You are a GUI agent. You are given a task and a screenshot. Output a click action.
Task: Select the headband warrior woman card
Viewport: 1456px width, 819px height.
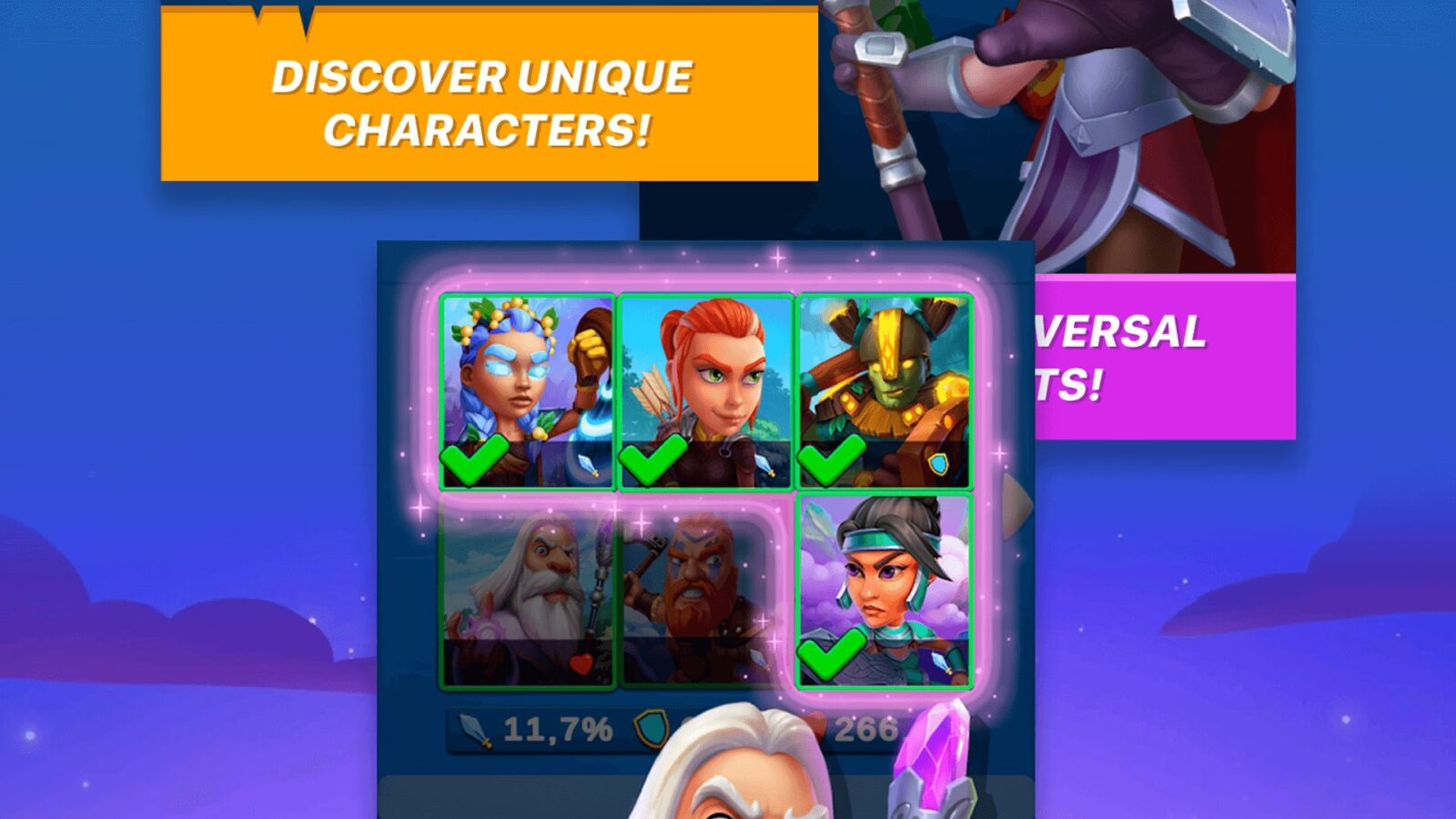[x=884, y=591]
